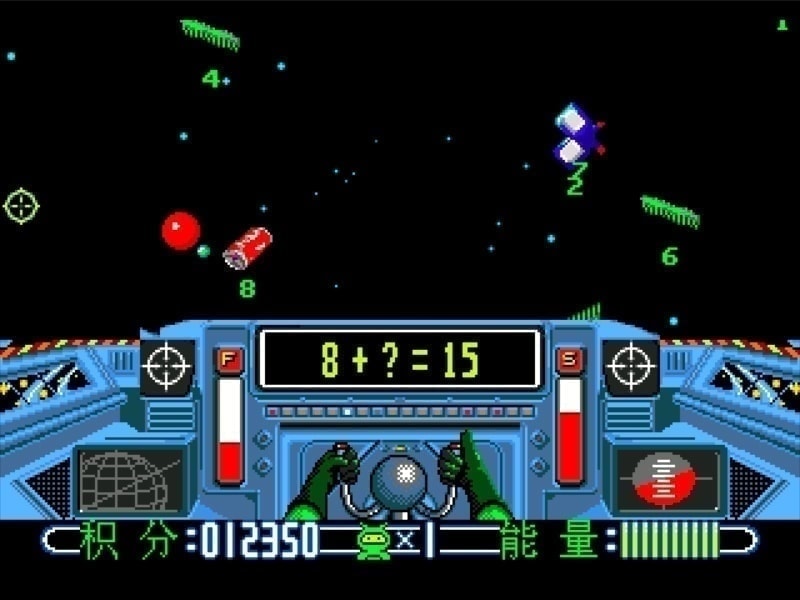Pick the green centipede answer numbered 6

click(x=670, y=211)
